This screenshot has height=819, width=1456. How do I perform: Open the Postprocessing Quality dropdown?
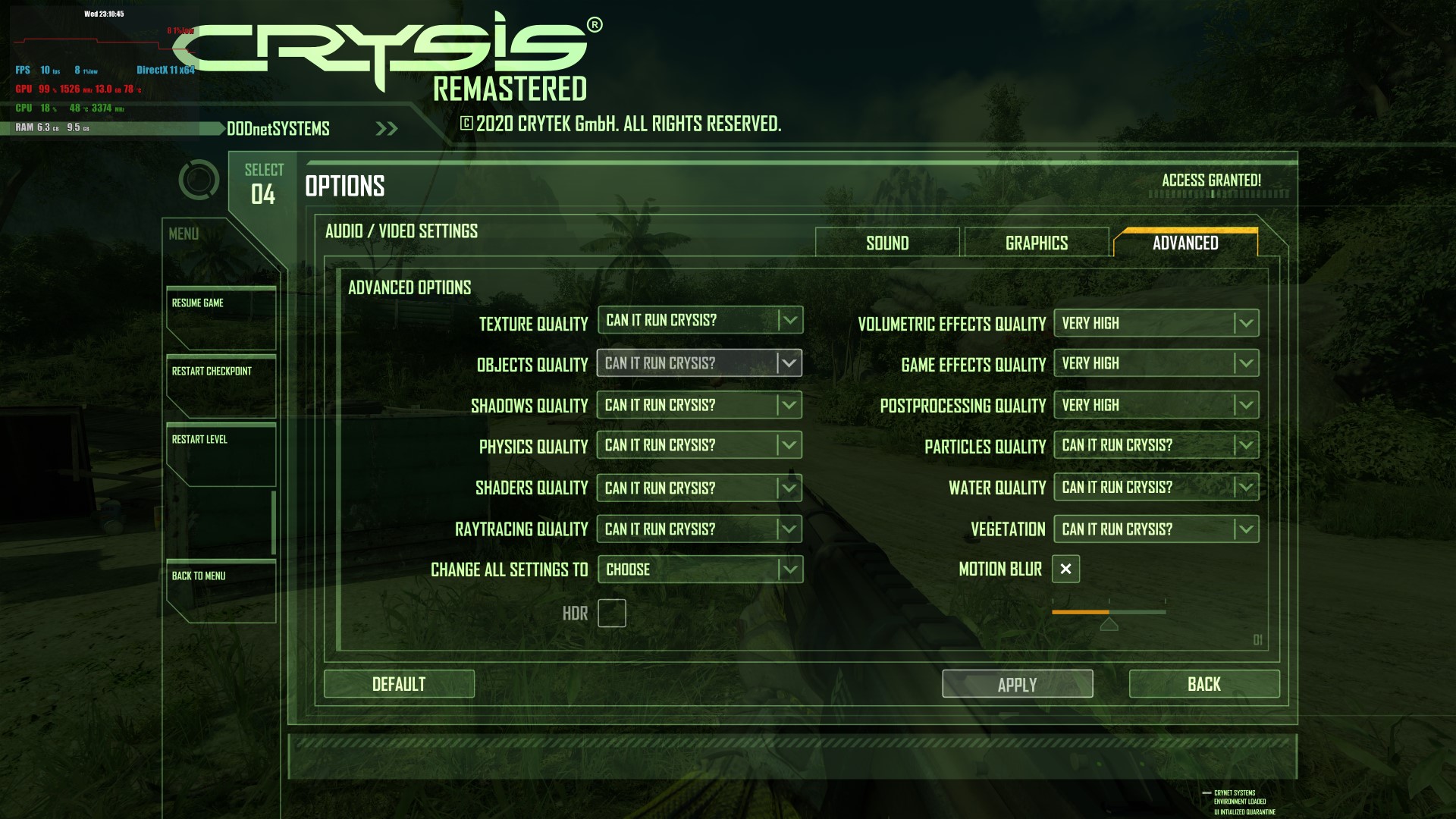(x=1156, y=405)
